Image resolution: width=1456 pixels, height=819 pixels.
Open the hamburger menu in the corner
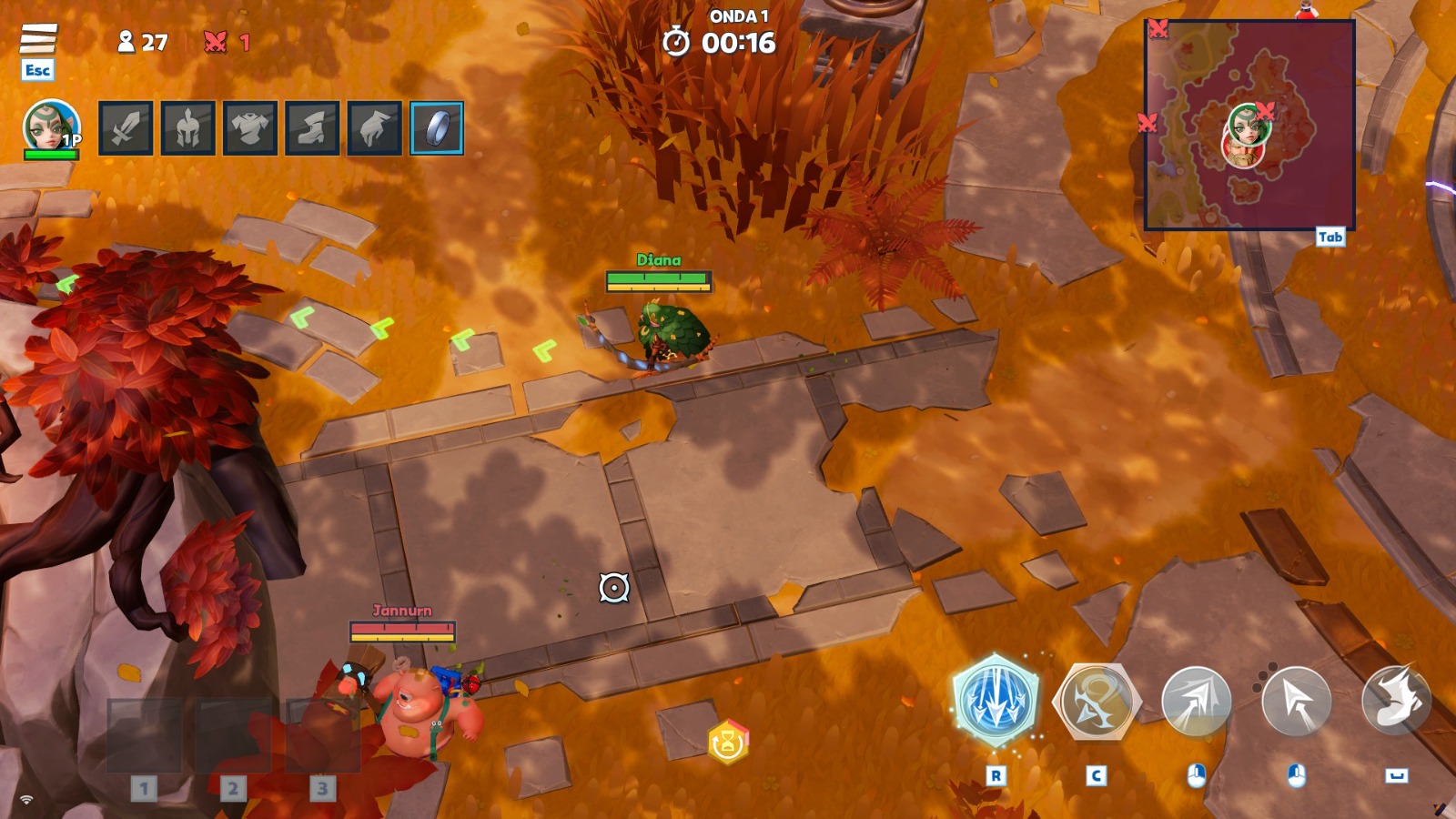click(x=38, y=39)
